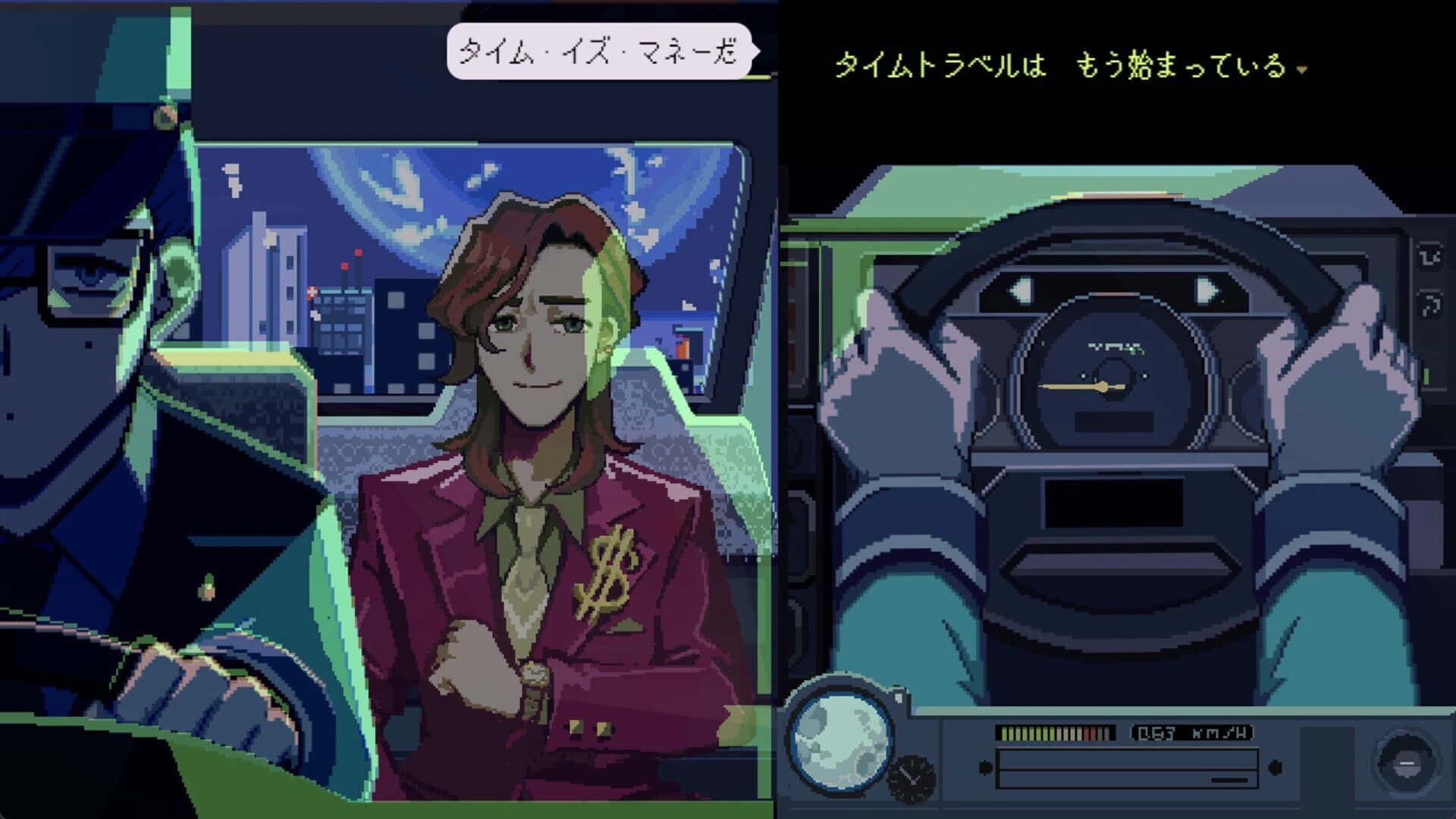
Task: Toggle the left diamond switch beside the tape deck
Action: 986,768
